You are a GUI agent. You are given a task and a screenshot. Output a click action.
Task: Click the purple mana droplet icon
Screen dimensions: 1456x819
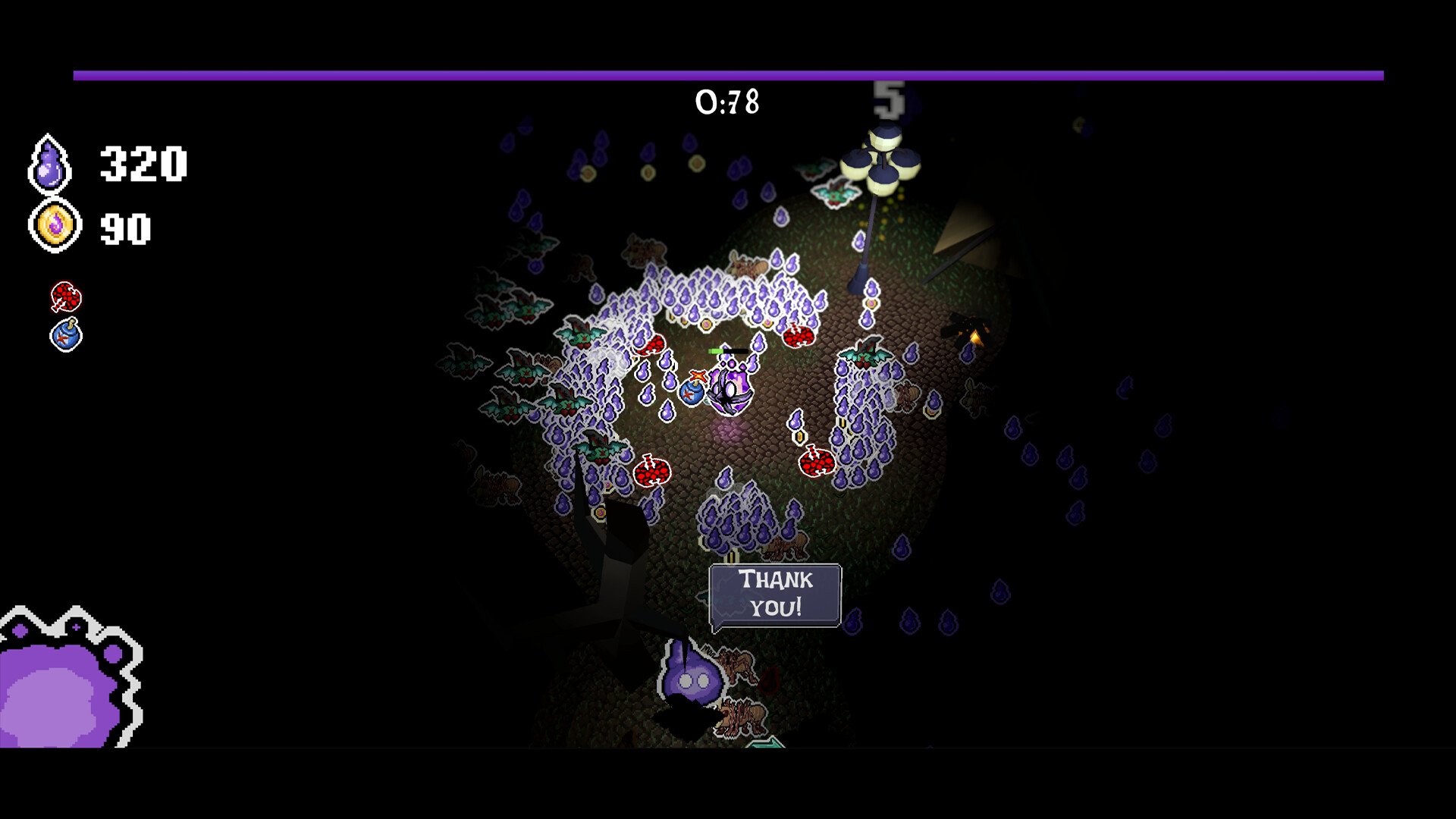coord(48,163)
